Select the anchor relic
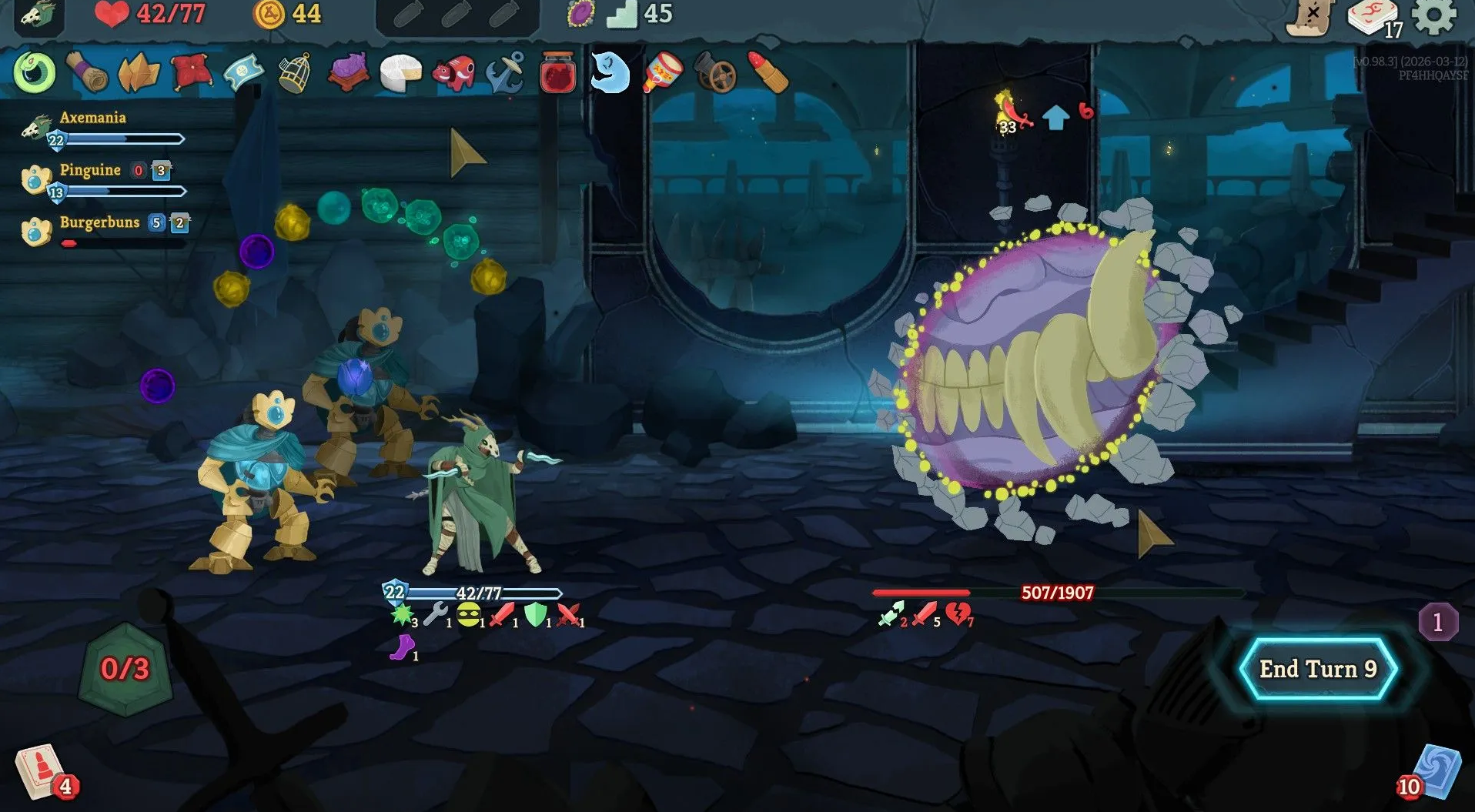This screenshot has width=1475, height=812. (505, 73)
